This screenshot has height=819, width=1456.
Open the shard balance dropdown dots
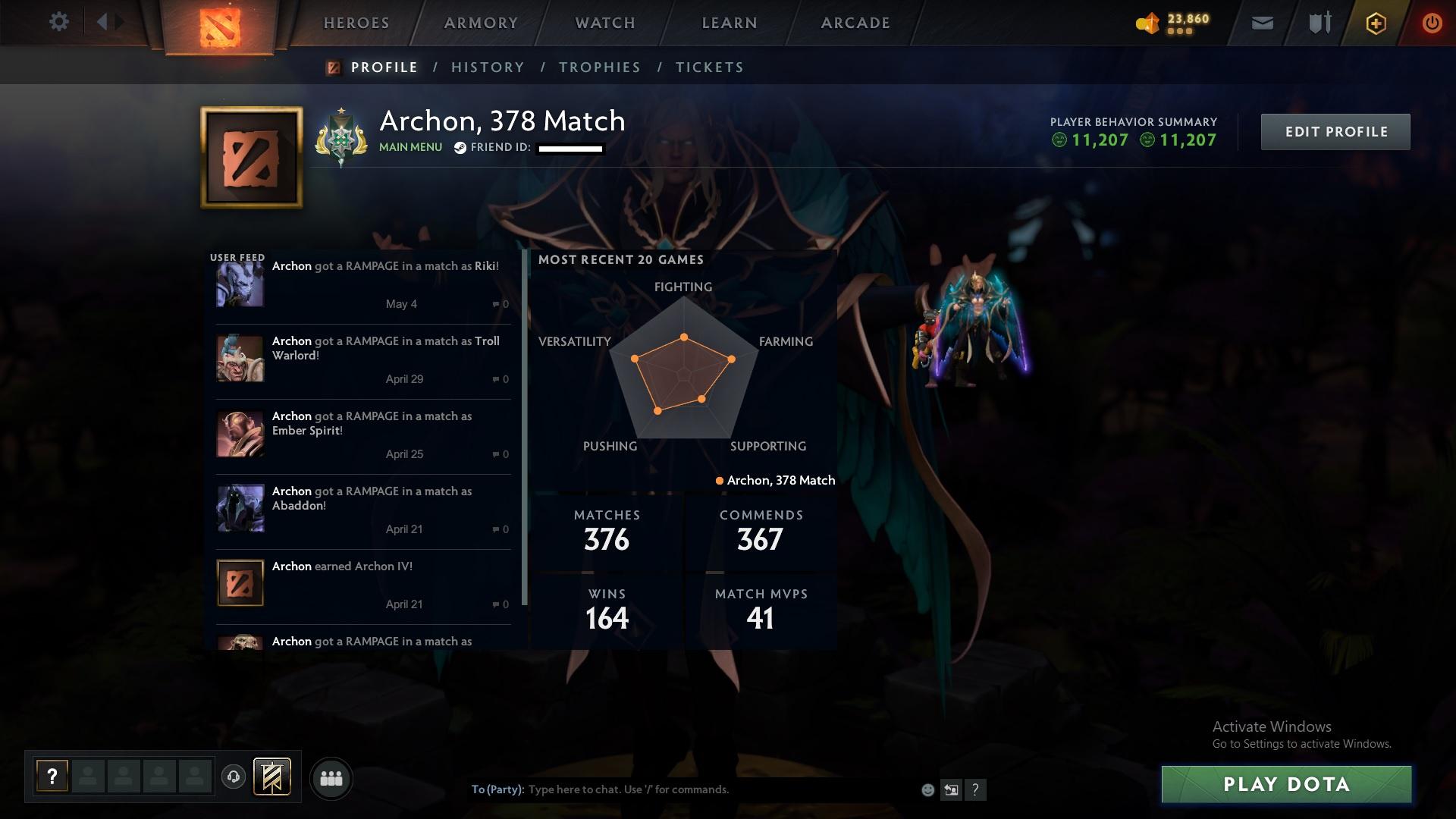tap(1178, 33)
